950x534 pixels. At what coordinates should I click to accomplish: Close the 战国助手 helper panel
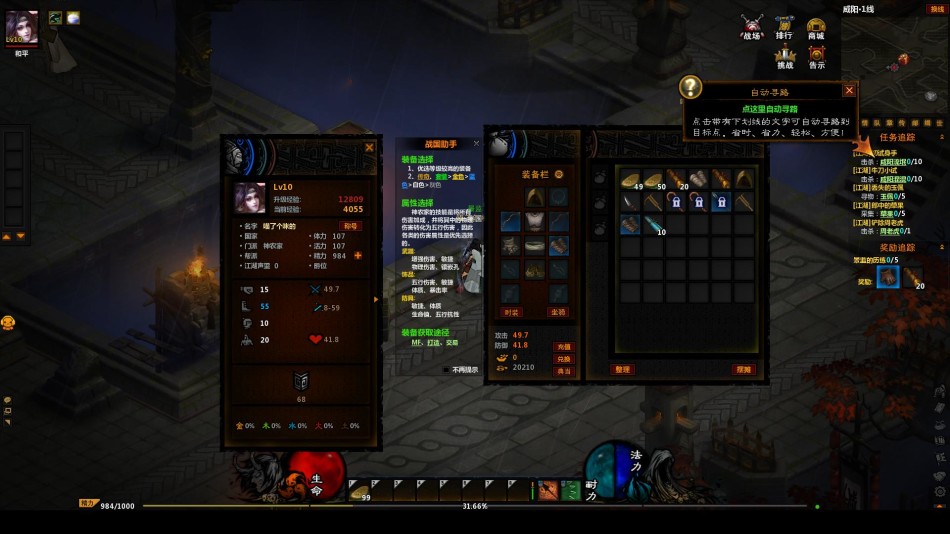point(476,143)
